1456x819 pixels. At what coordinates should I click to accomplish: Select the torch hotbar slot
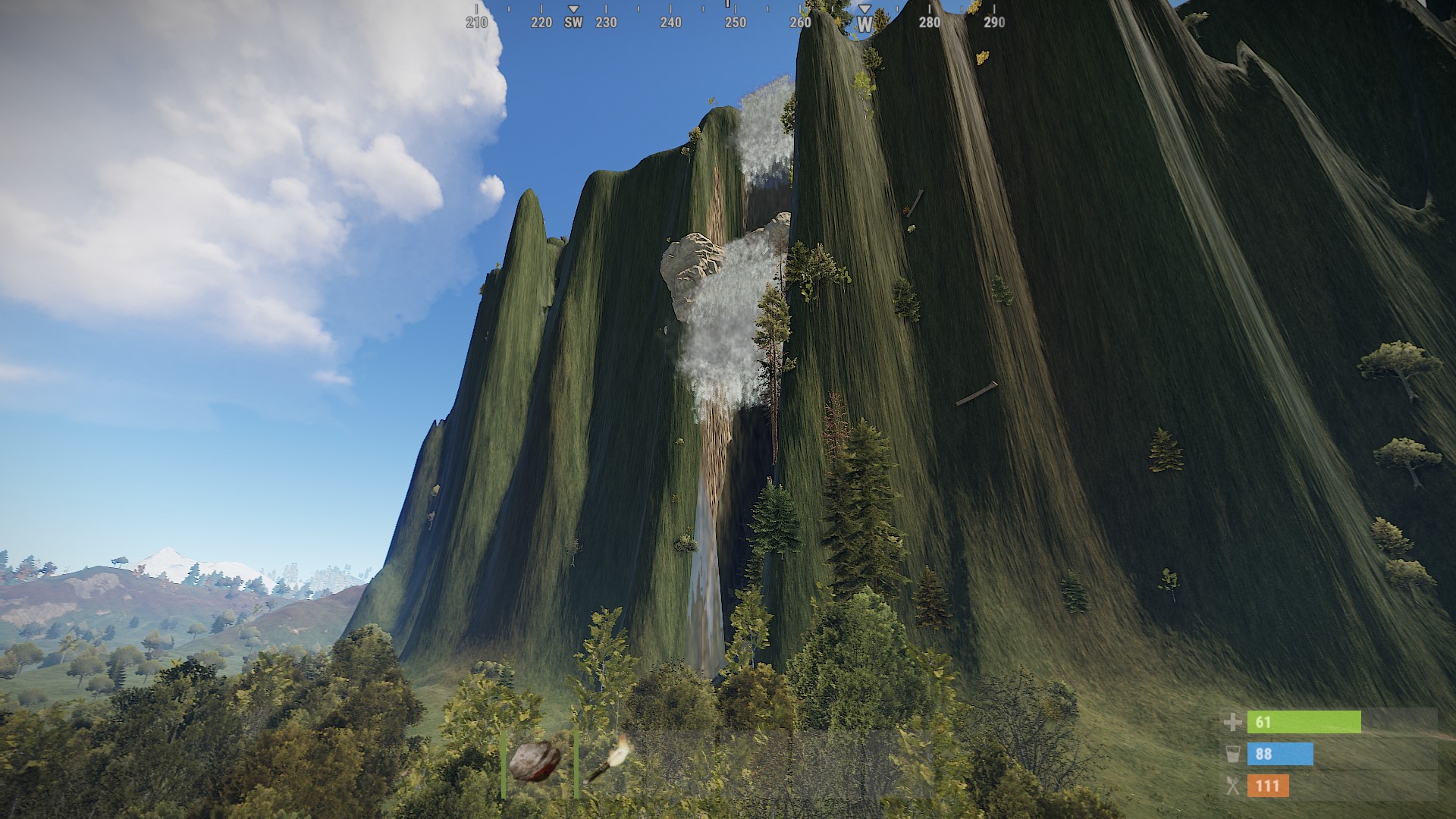pyautogui.click(x=609, y=762)
